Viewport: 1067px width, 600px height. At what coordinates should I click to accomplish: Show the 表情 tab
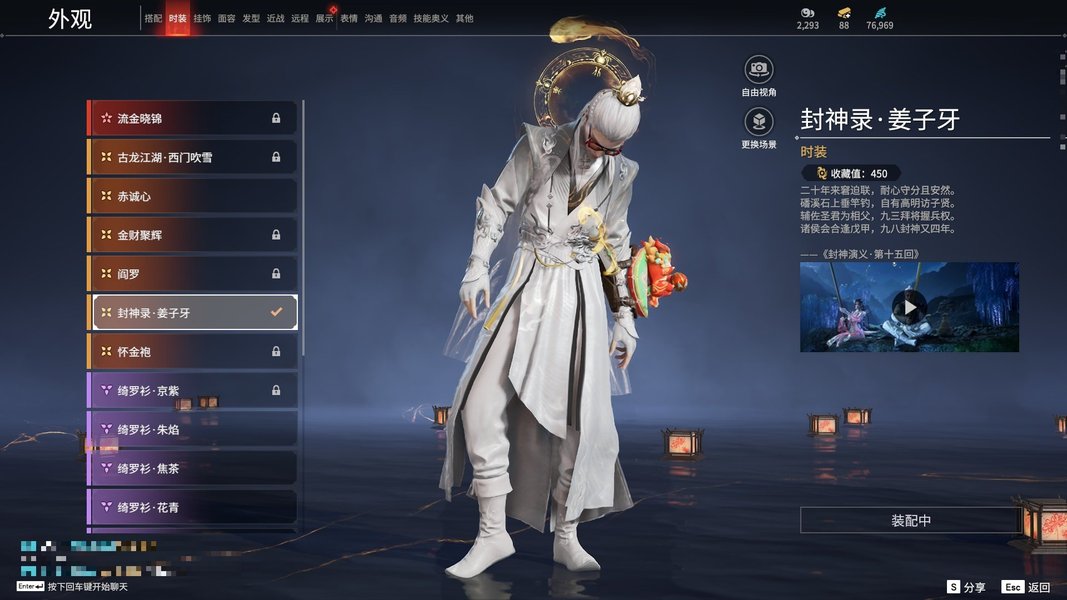click(x=349, y=18)
